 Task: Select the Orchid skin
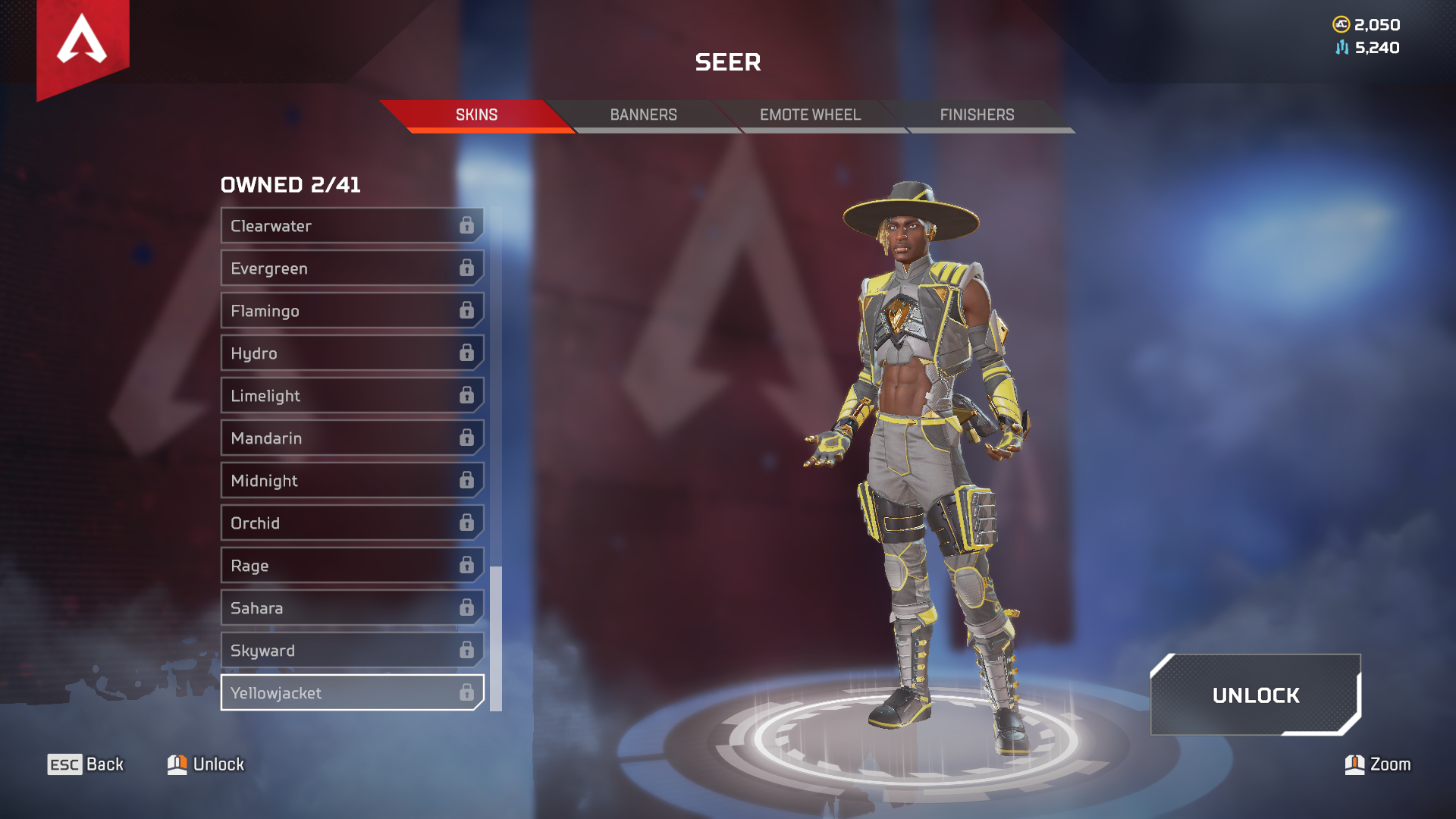click(341, 522)
